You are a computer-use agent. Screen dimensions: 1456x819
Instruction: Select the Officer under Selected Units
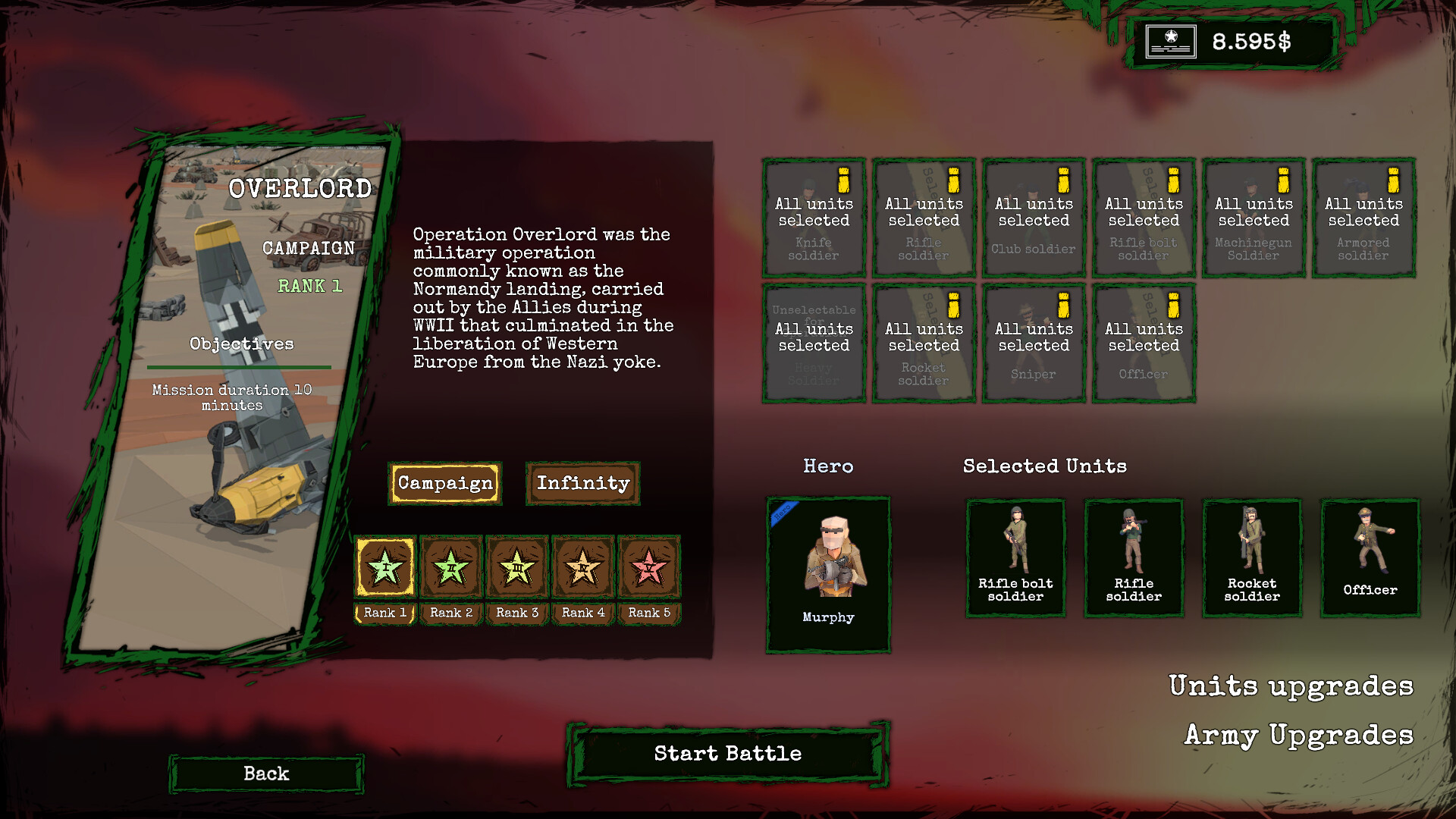coord(1369,557)
